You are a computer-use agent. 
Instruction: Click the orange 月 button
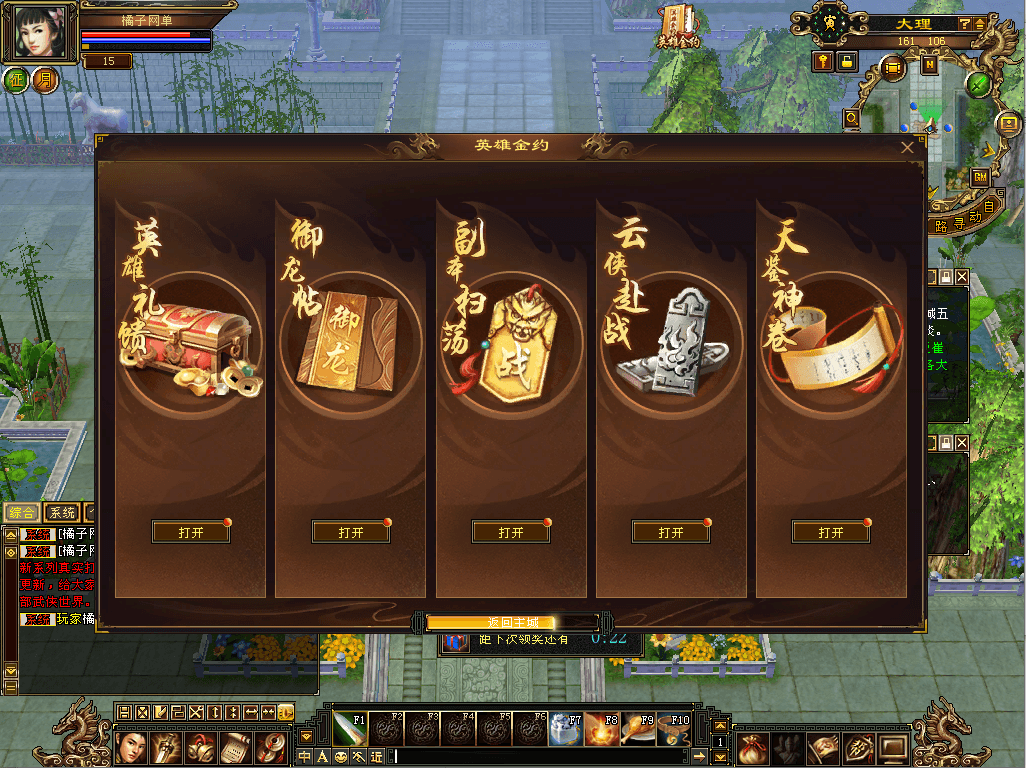click(x=44, y=80)
